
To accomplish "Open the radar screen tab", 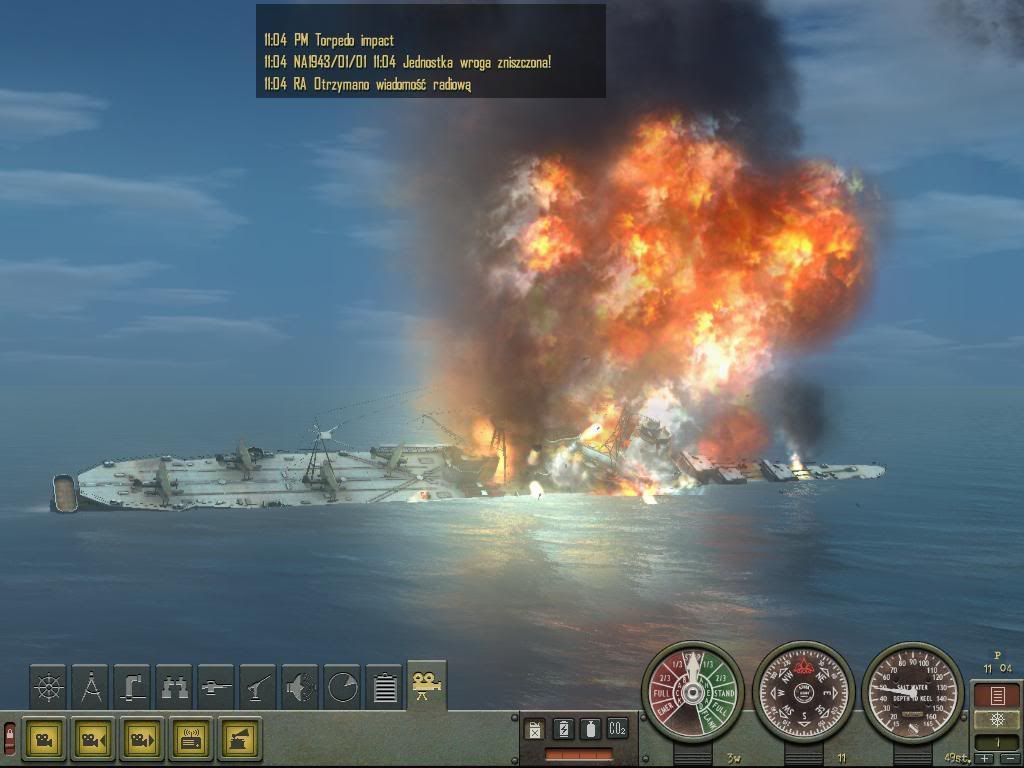I will pos(343,688).
